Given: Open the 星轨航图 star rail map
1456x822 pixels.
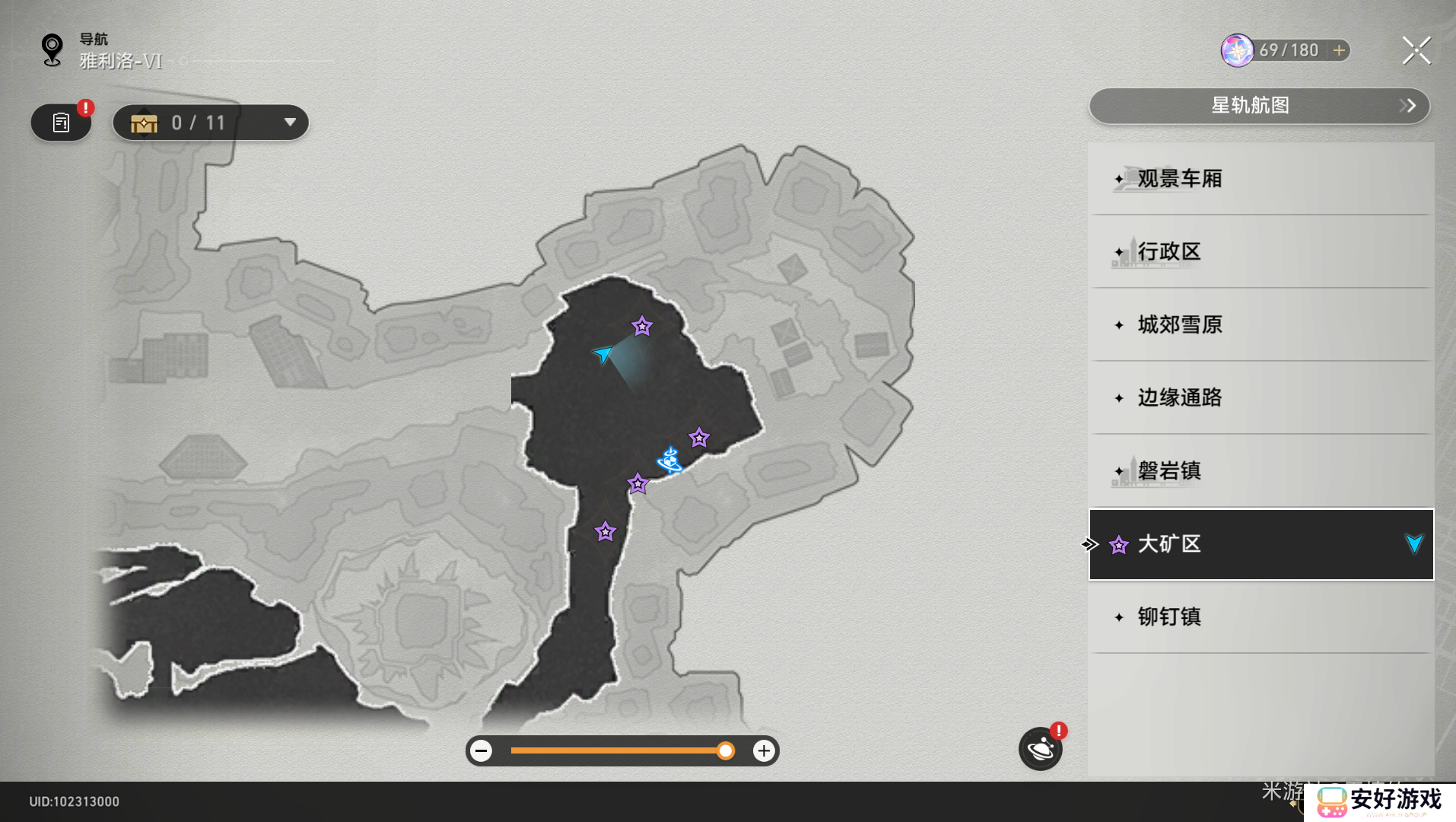Looking at the screenshot, I should [x=1259, y=106].
